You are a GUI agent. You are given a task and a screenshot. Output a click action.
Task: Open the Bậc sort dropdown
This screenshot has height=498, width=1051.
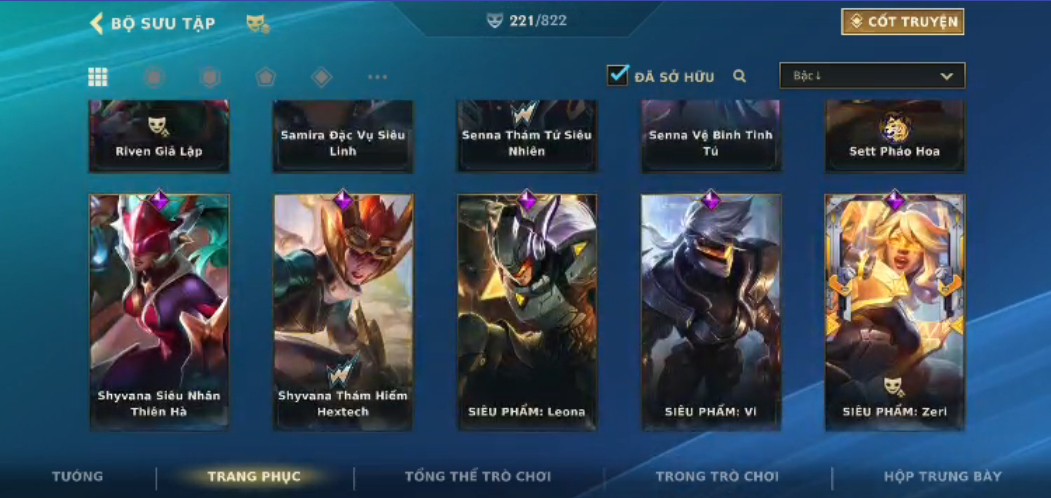pos(872,76)
